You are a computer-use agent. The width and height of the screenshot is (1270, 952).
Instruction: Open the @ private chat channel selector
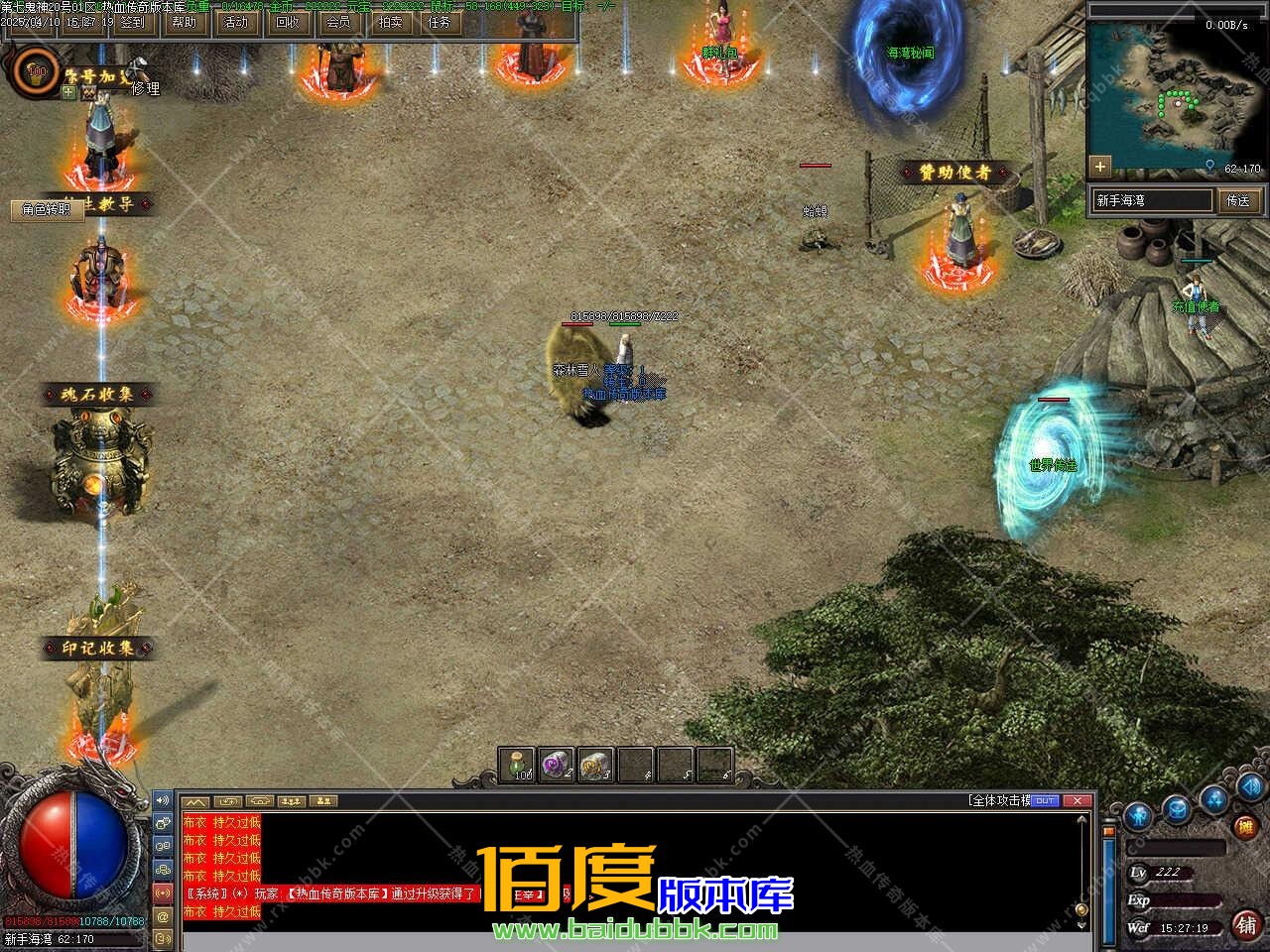click(162, 918)
